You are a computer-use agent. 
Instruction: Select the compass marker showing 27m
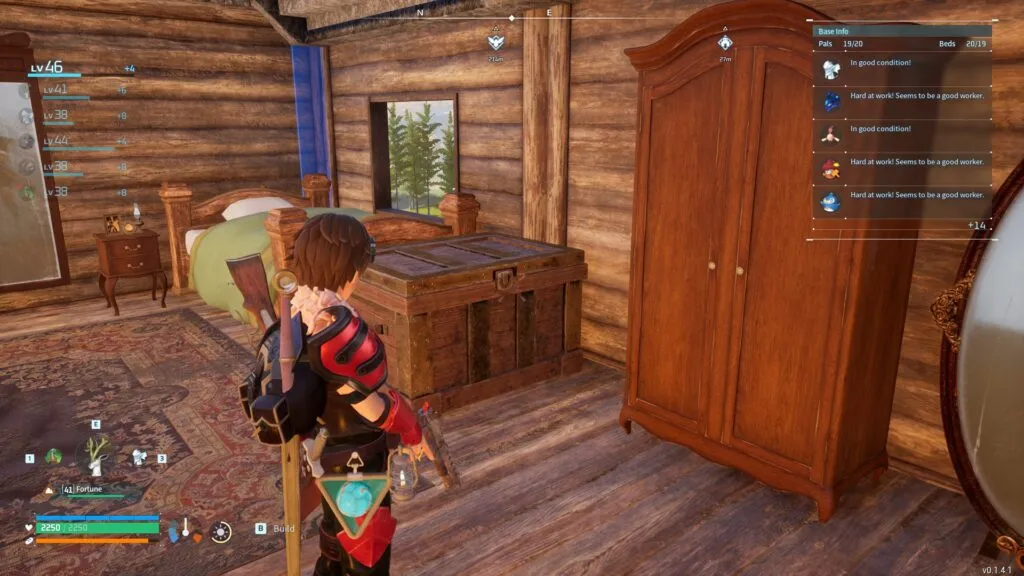pos(725,44)
